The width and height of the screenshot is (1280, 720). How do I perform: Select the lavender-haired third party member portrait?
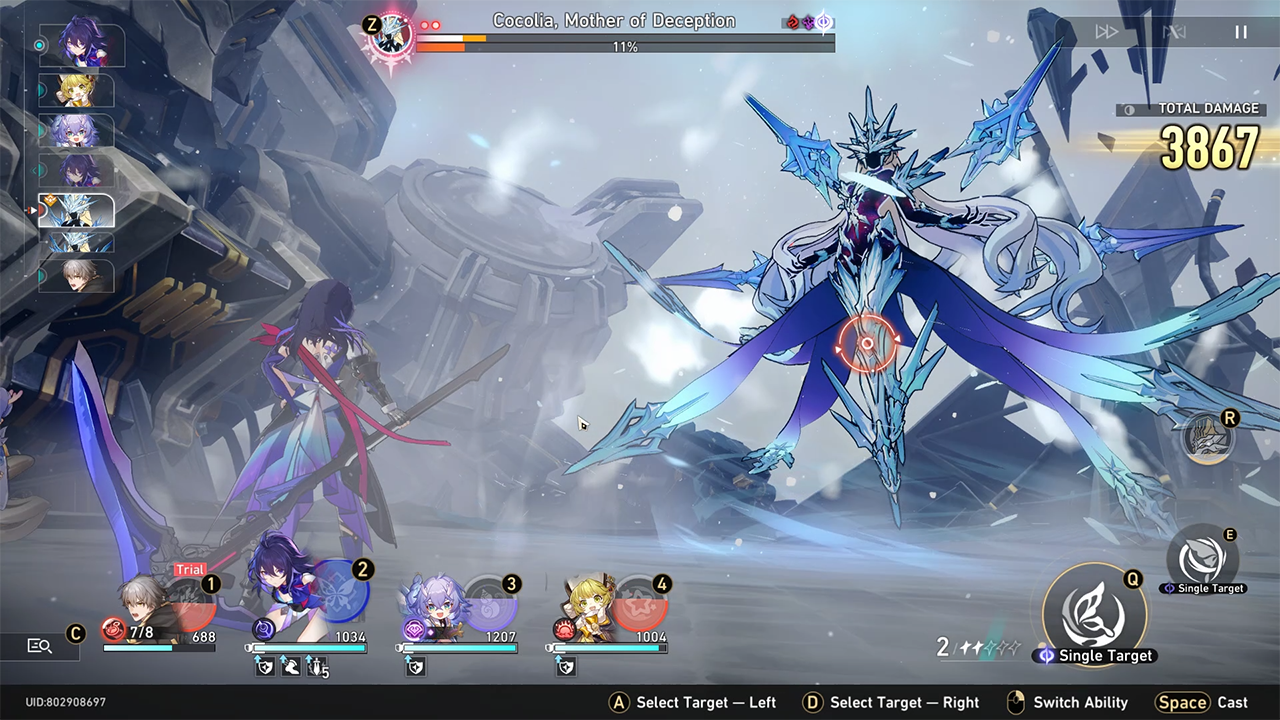pos(431,606)
